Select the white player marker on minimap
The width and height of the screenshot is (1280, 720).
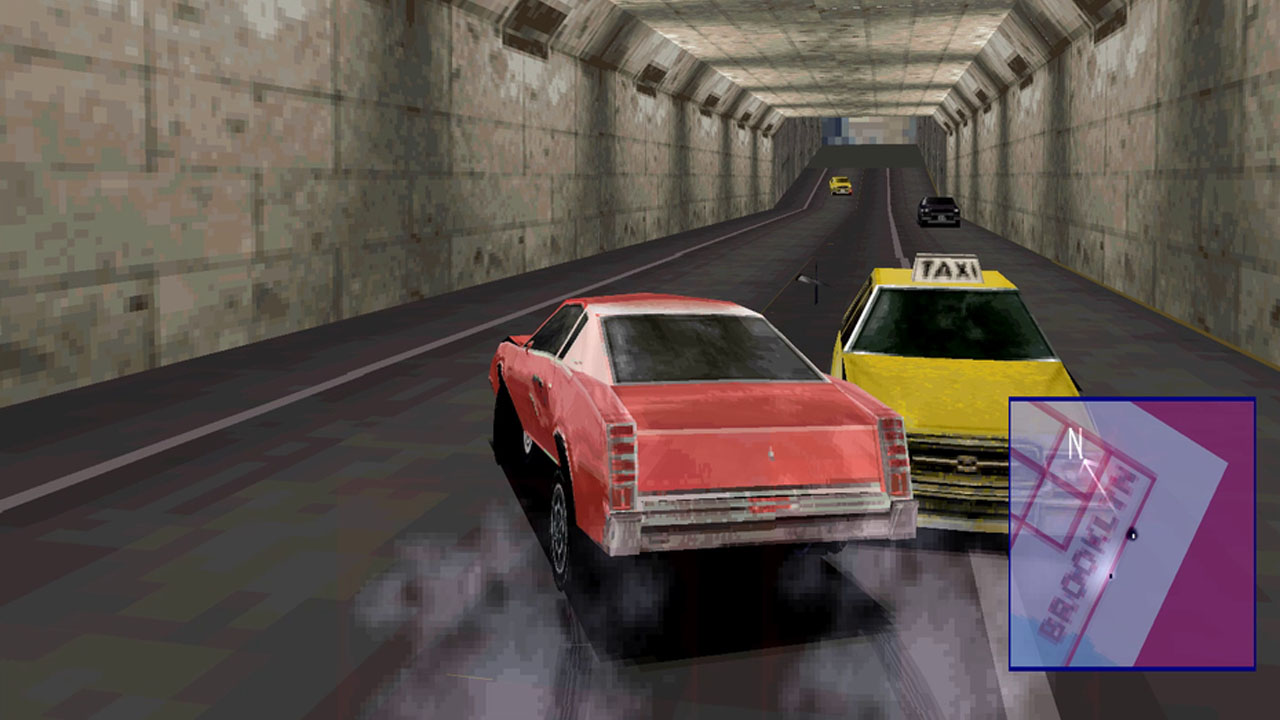click(1133, 535)
